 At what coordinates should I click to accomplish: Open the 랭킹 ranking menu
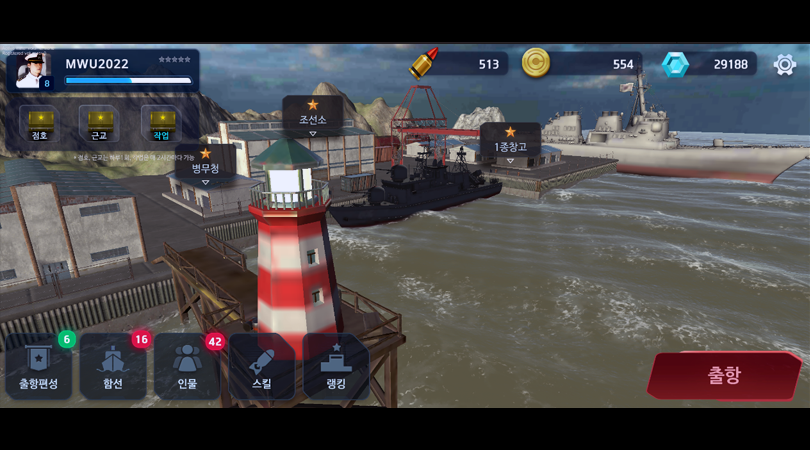click(x=335, y=366)
